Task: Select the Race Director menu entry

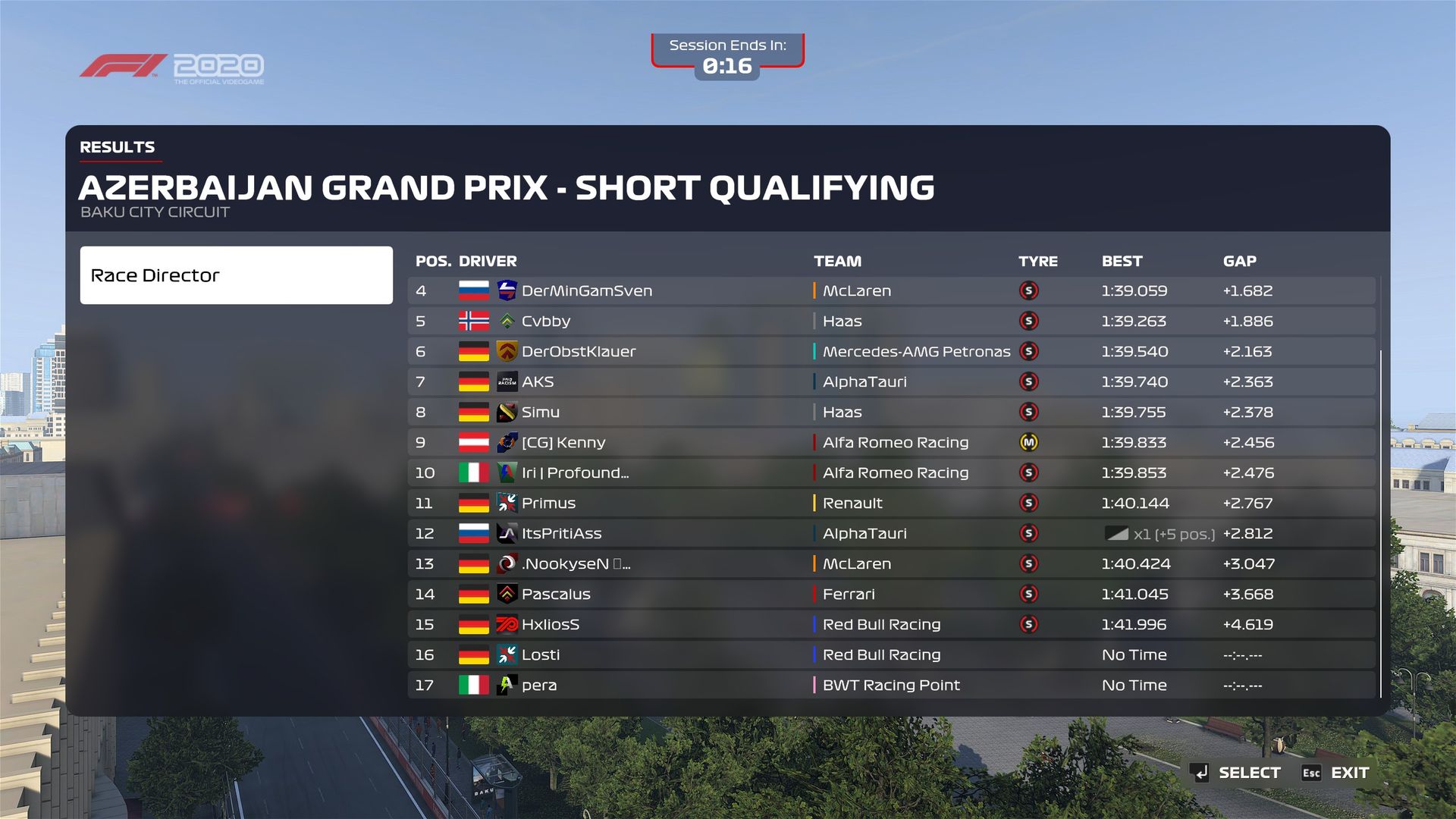Action: coord(236,275)
